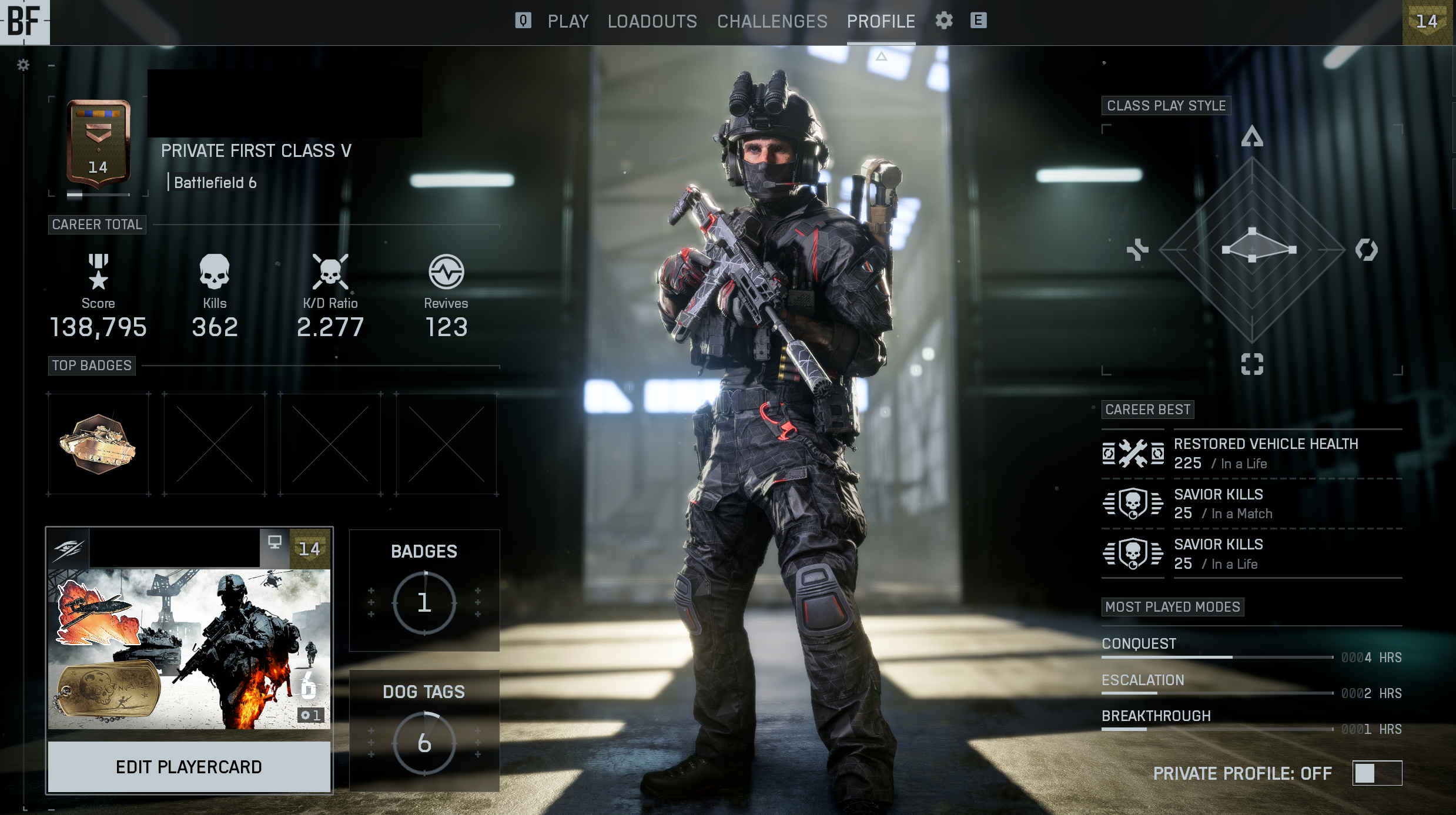Switch to the LOADOUTS tab
Image resolution: width=1456 pixels, height=815 pixels.
pyautogui.click(x=652, y=22)
